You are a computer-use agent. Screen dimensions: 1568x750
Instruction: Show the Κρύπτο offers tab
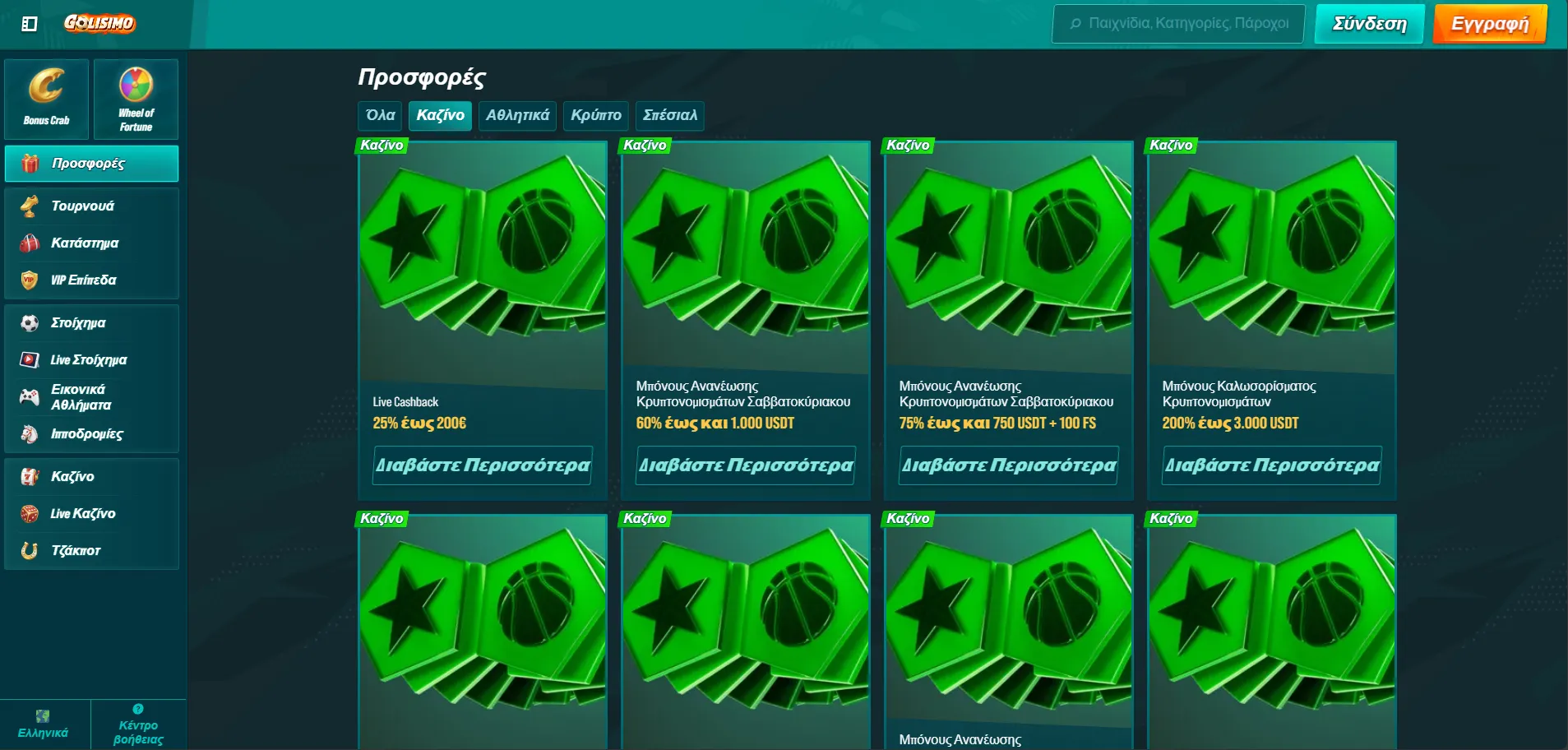point(595,116)
